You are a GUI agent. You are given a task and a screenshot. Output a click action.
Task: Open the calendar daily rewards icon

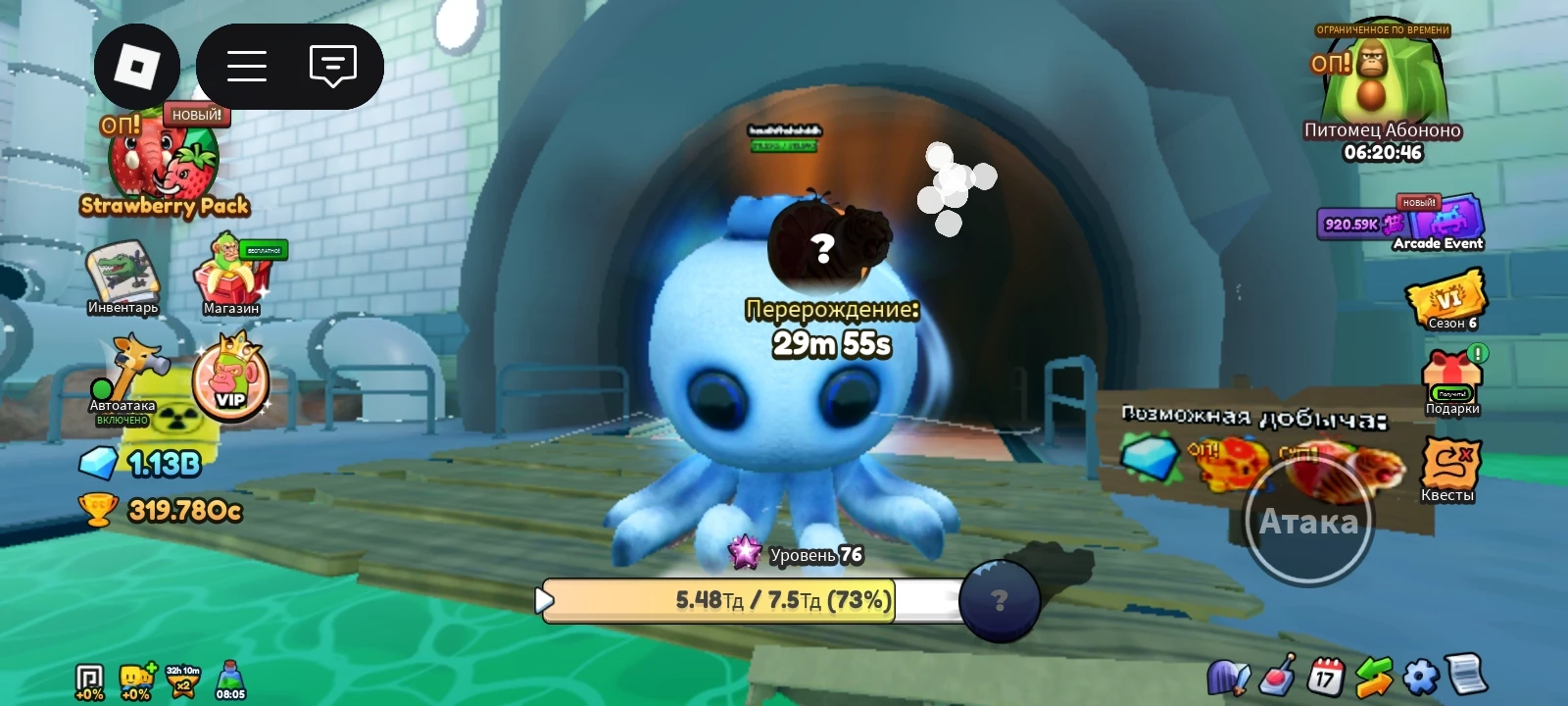click(x=1325, y=675)
